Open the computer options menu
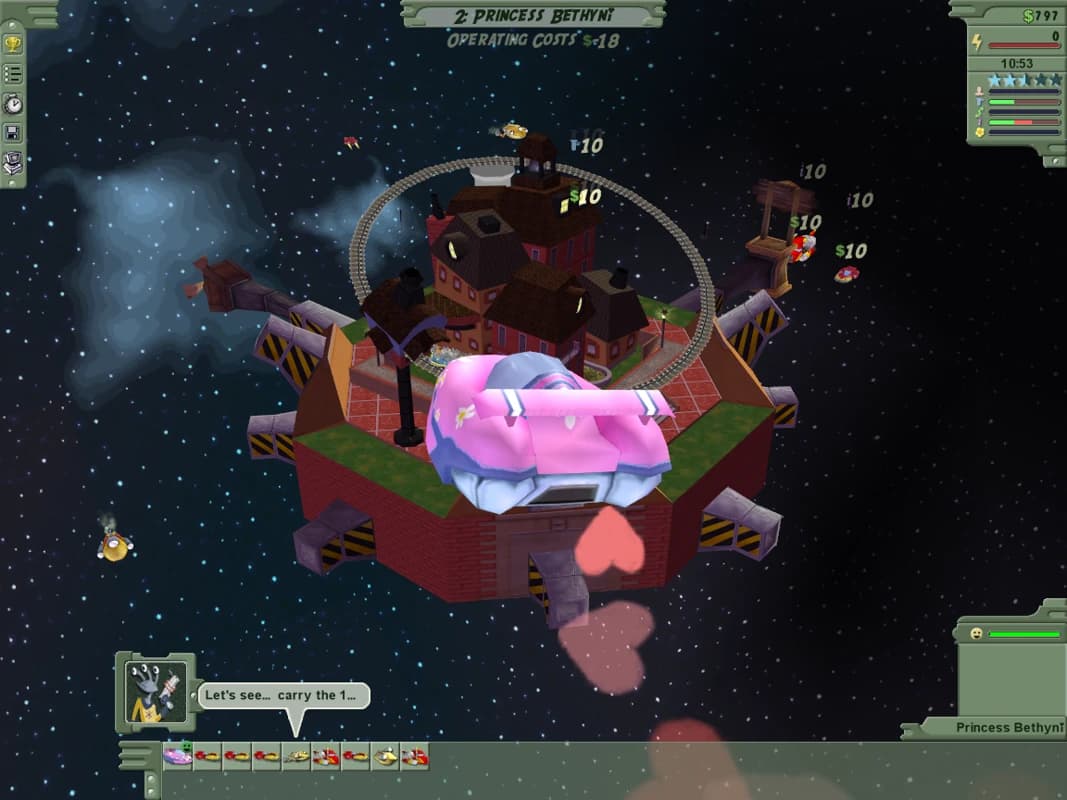Image resolution: width=1067 pixels, height=800 pixels. tap(13, 162)
